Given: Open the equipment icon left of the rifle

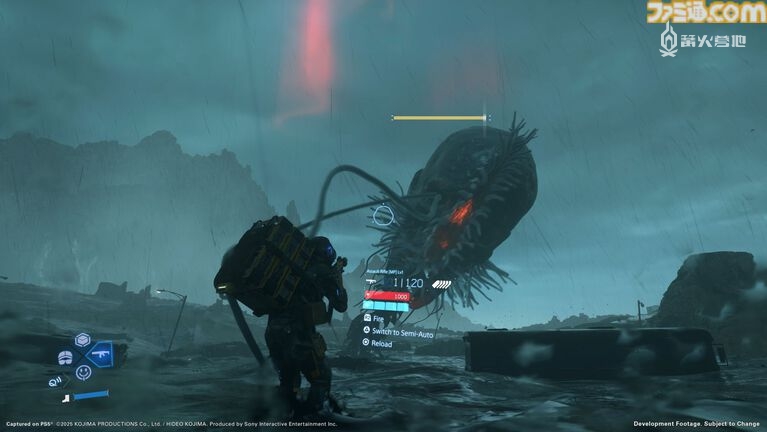Looking at the screenshot, I should (66, 356).
